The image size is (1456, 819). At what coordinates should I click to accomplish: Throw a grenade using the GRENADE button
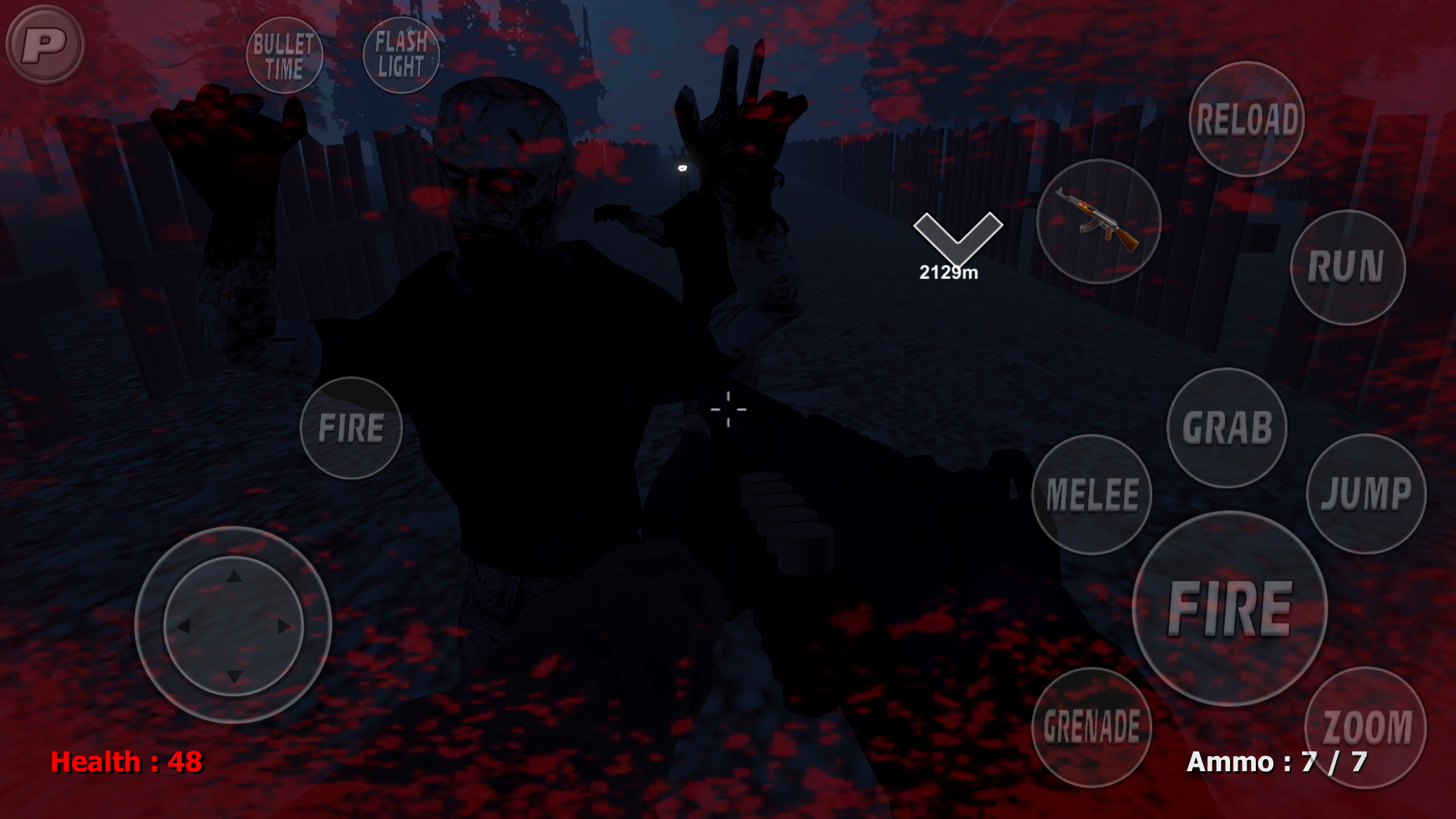pos(1090,726)
